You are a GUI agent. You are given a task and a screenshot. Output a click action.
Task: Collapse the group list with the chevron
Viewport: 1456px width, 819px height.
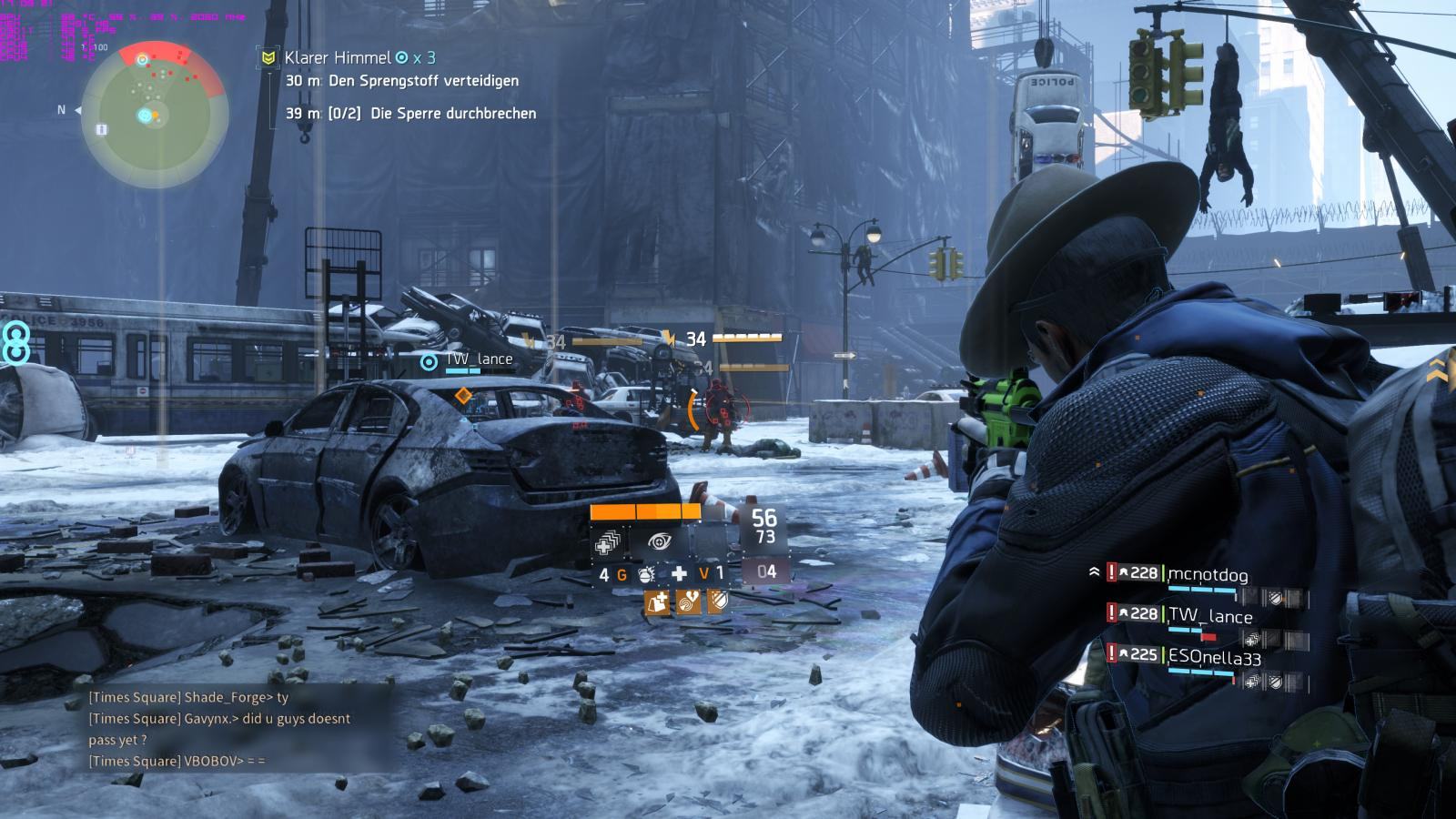point(1094,572)
